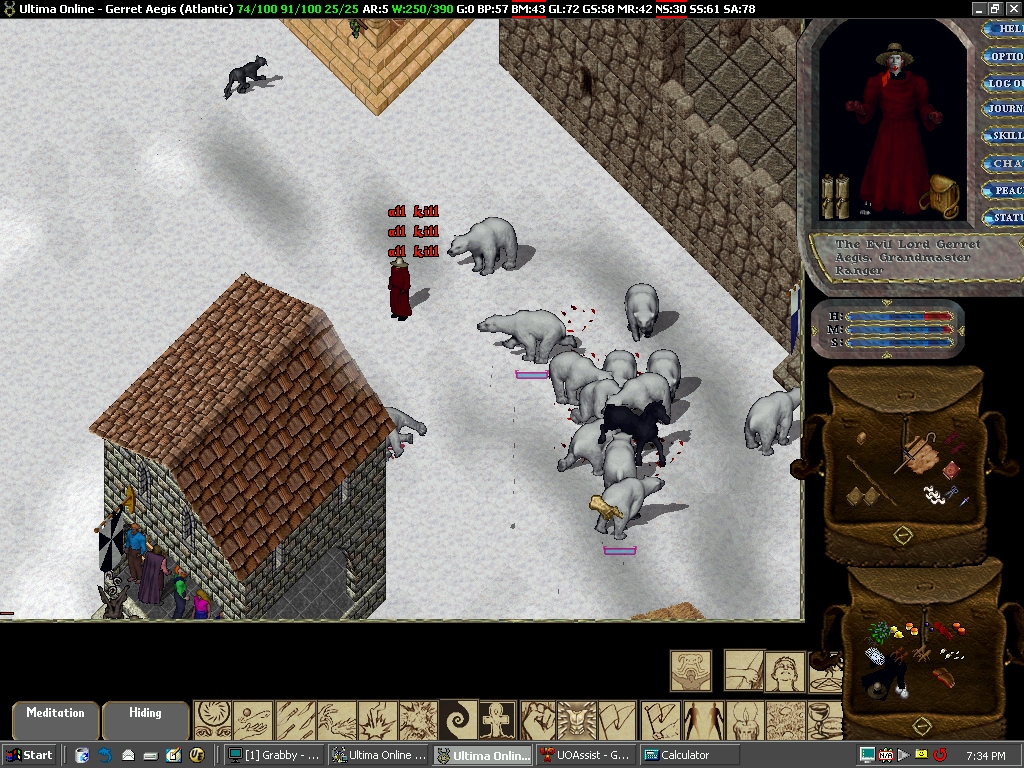Select the red spellbook in the upper backpack

(951, 470)
